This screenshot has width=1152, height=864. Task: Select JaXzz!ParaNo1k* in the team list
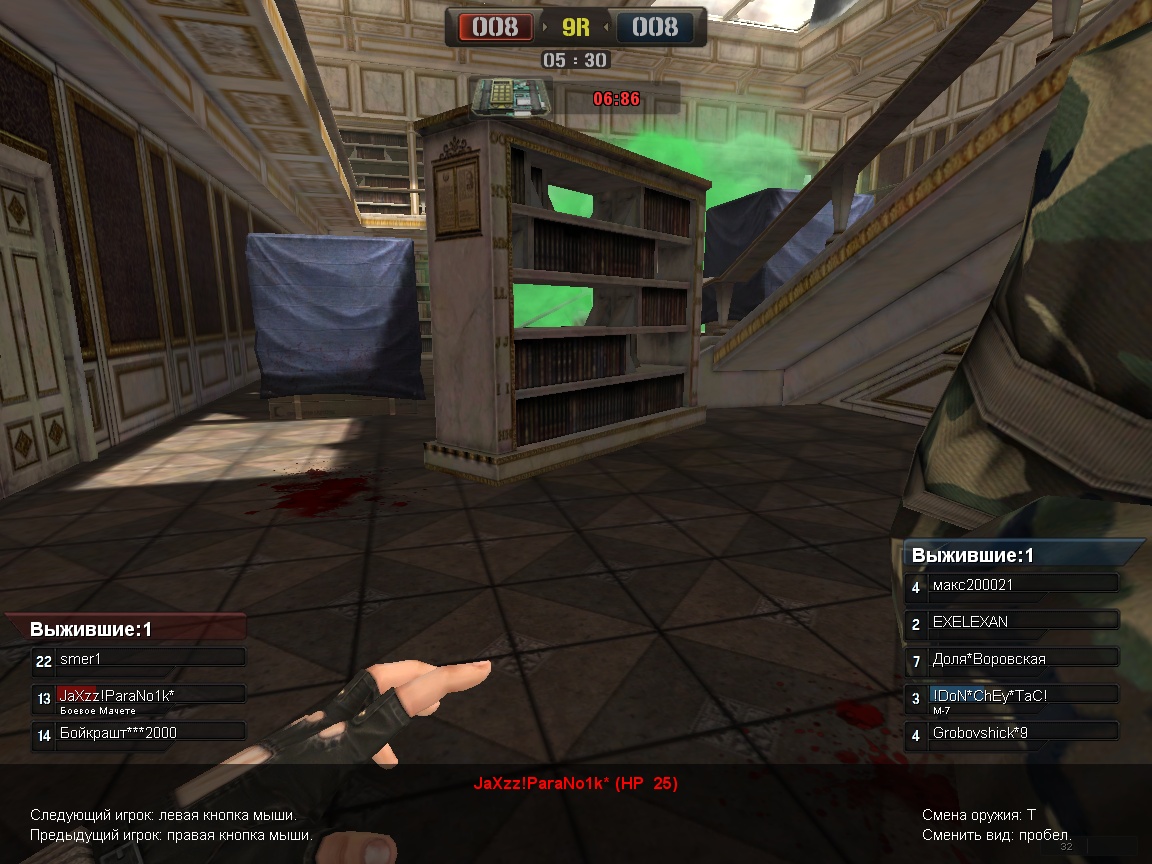pyautogui.click(x=140, y=696)
